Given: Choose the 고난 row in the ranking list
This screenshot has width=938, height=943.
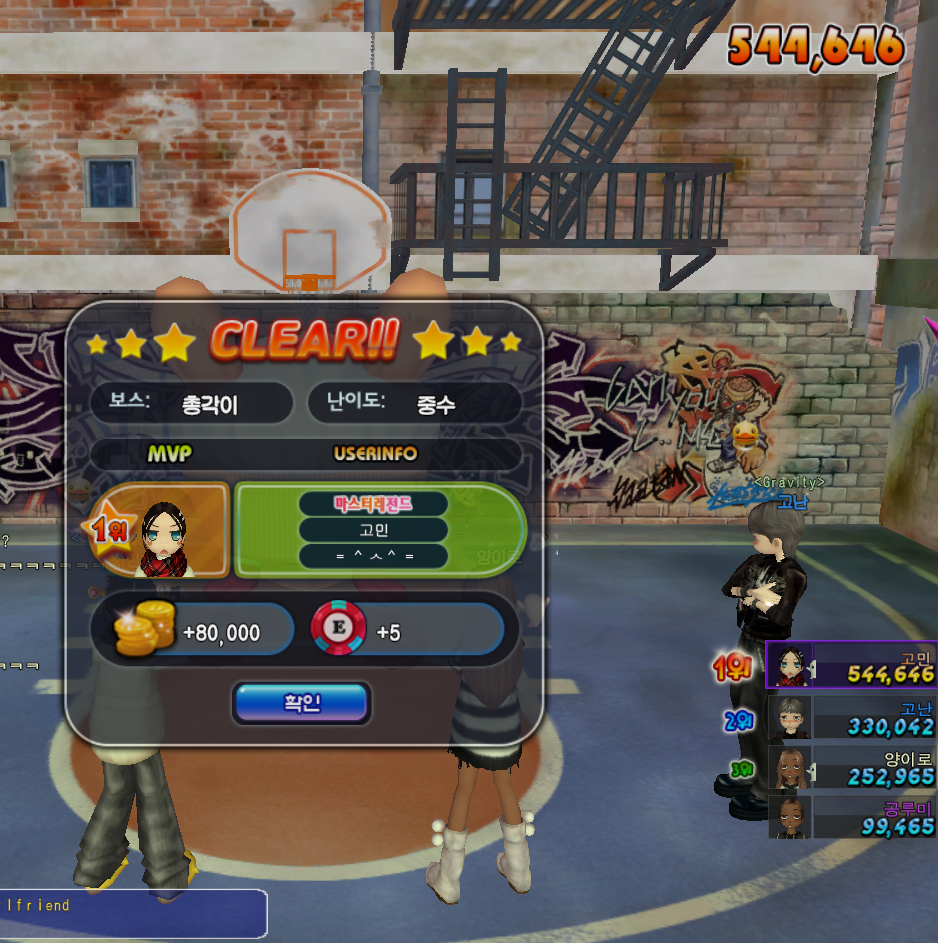Looking at the screenshot, I should (x=851, y=717).
